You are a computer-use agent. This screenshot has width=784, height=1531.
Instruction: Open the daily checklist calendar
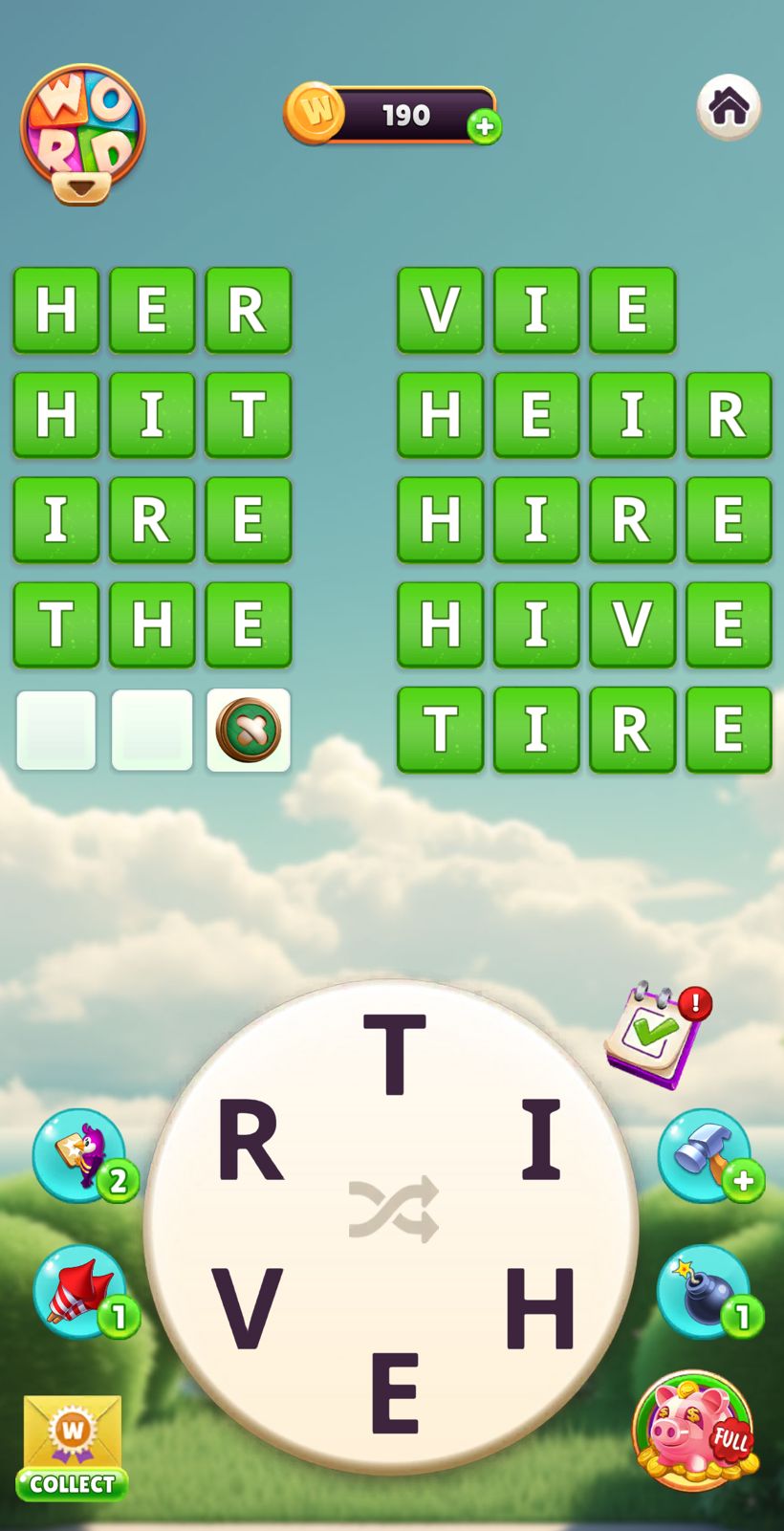pos(658,1035)
